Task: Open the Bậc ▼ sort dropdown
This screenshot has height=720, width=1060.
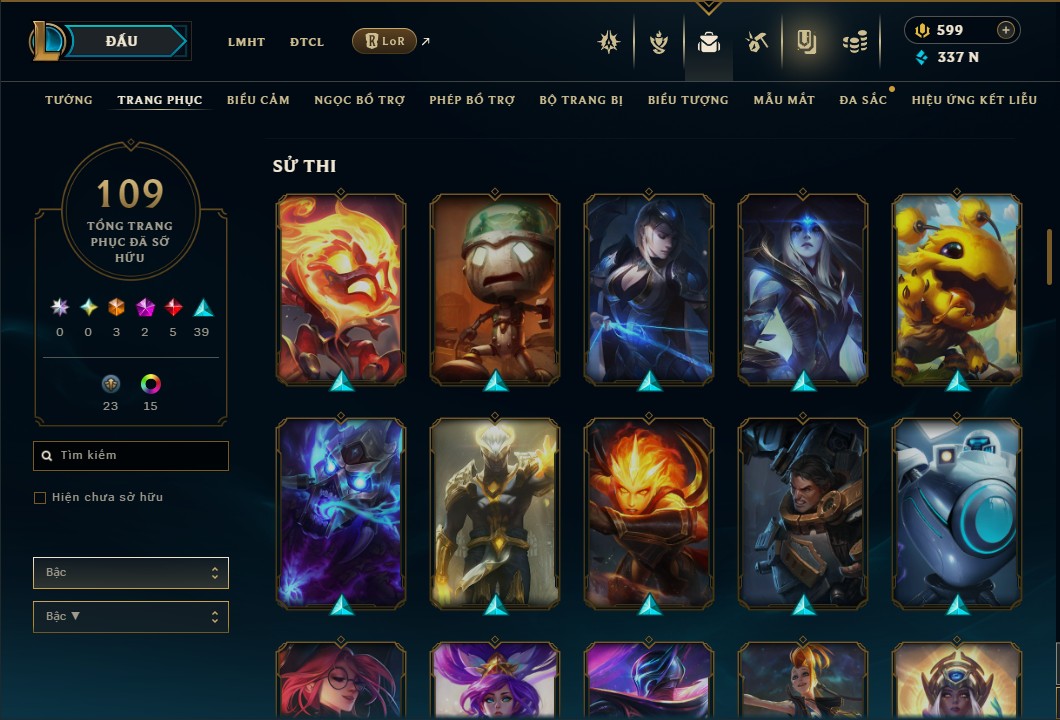Action: coord(131,617)
